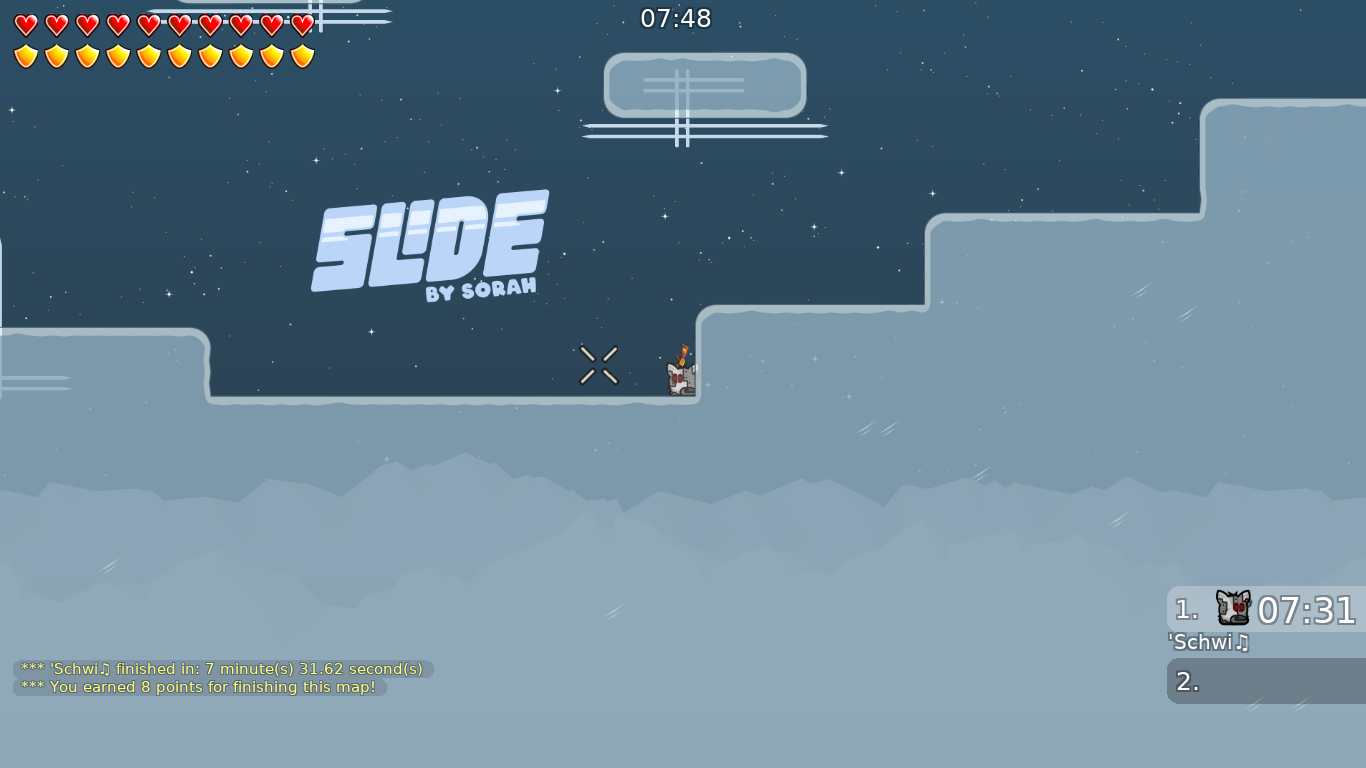Viewport: 1366px width, 768px height.
Task: Click the tee avatar beside rank 1
Action: [1233, 608]
